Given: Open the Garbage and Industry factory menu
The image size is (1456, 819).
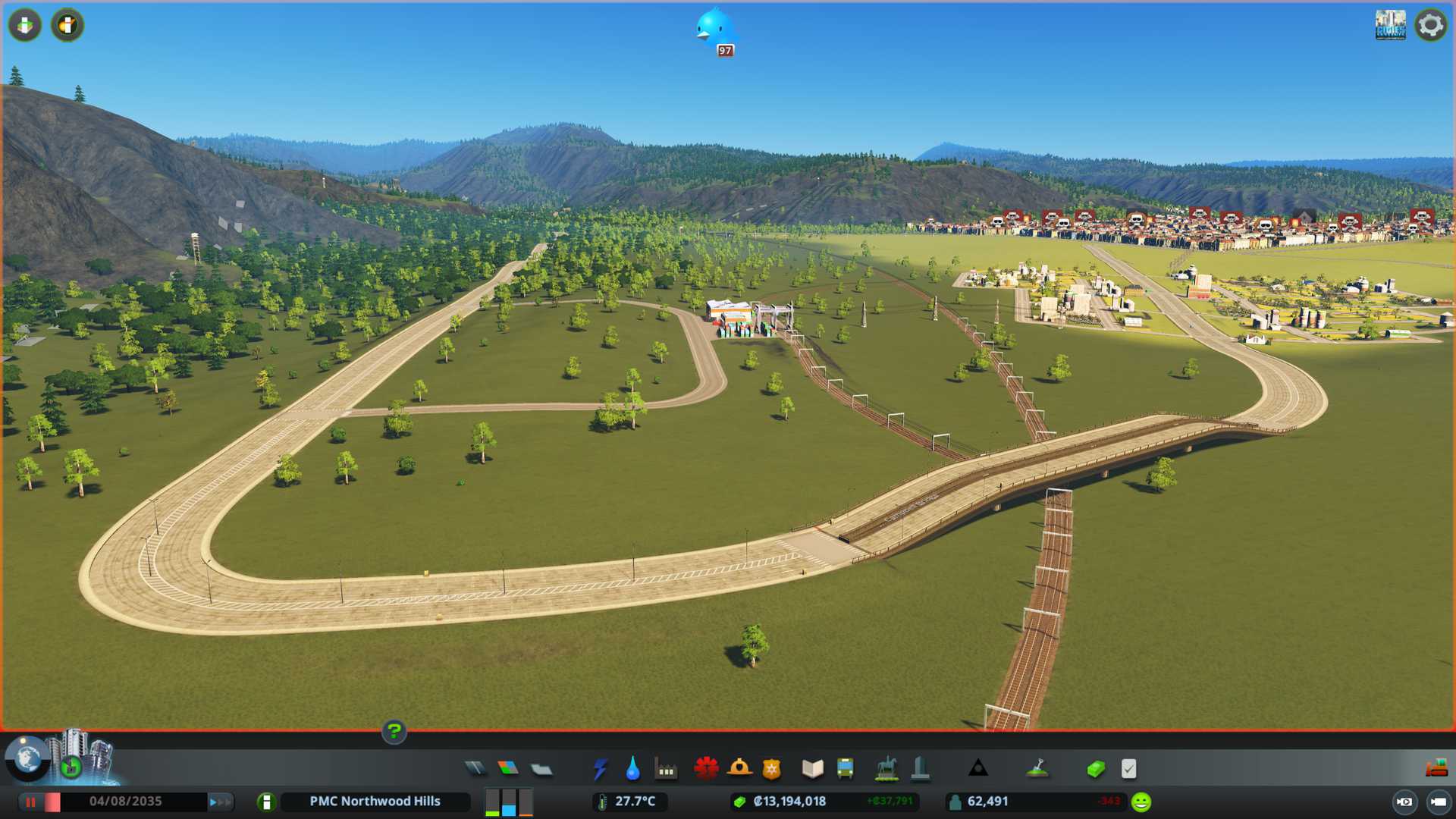Looking at the screenshot, I should tap(666, 770).
